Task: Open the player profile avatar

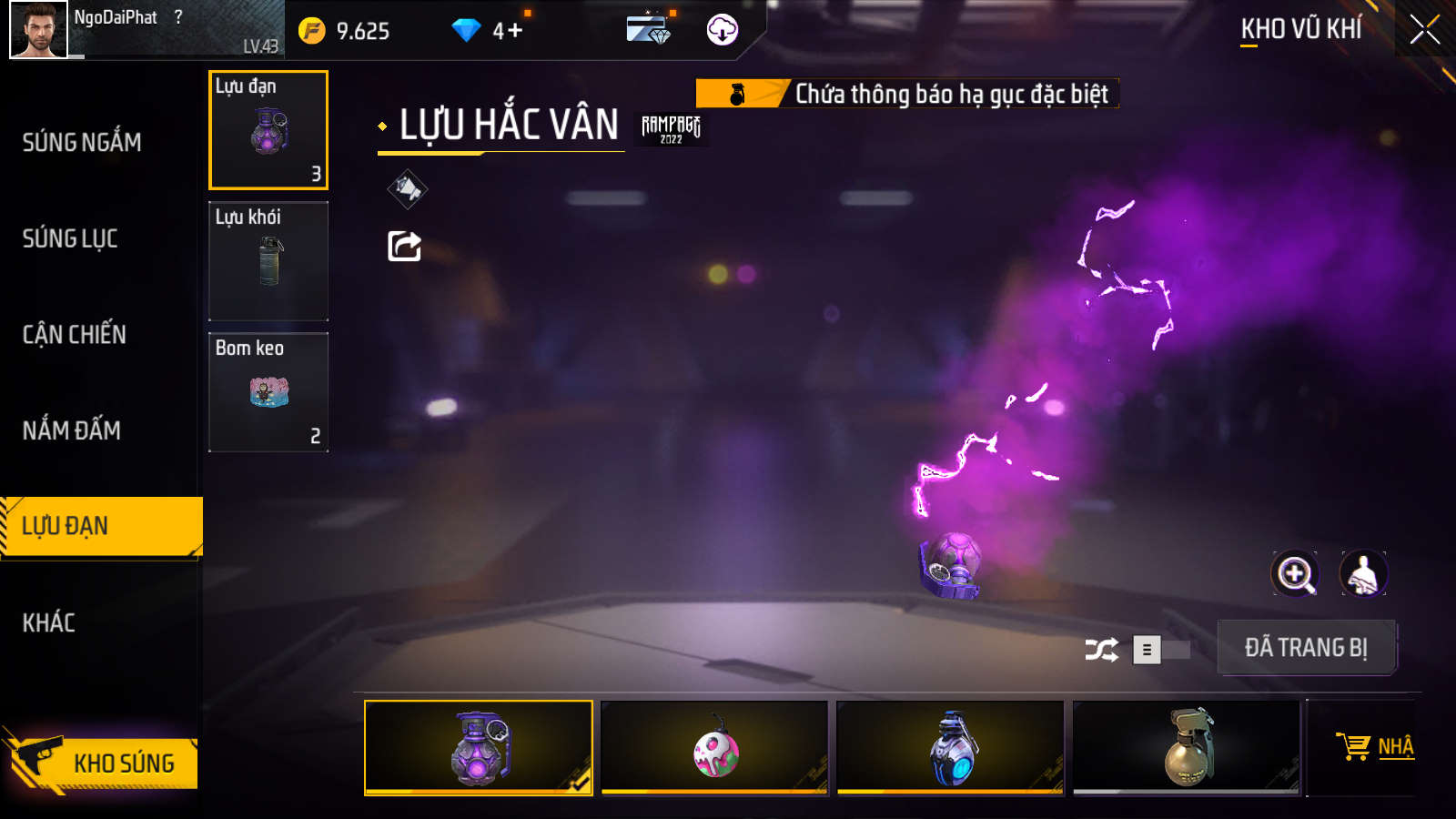Action: tap(38, 30)
